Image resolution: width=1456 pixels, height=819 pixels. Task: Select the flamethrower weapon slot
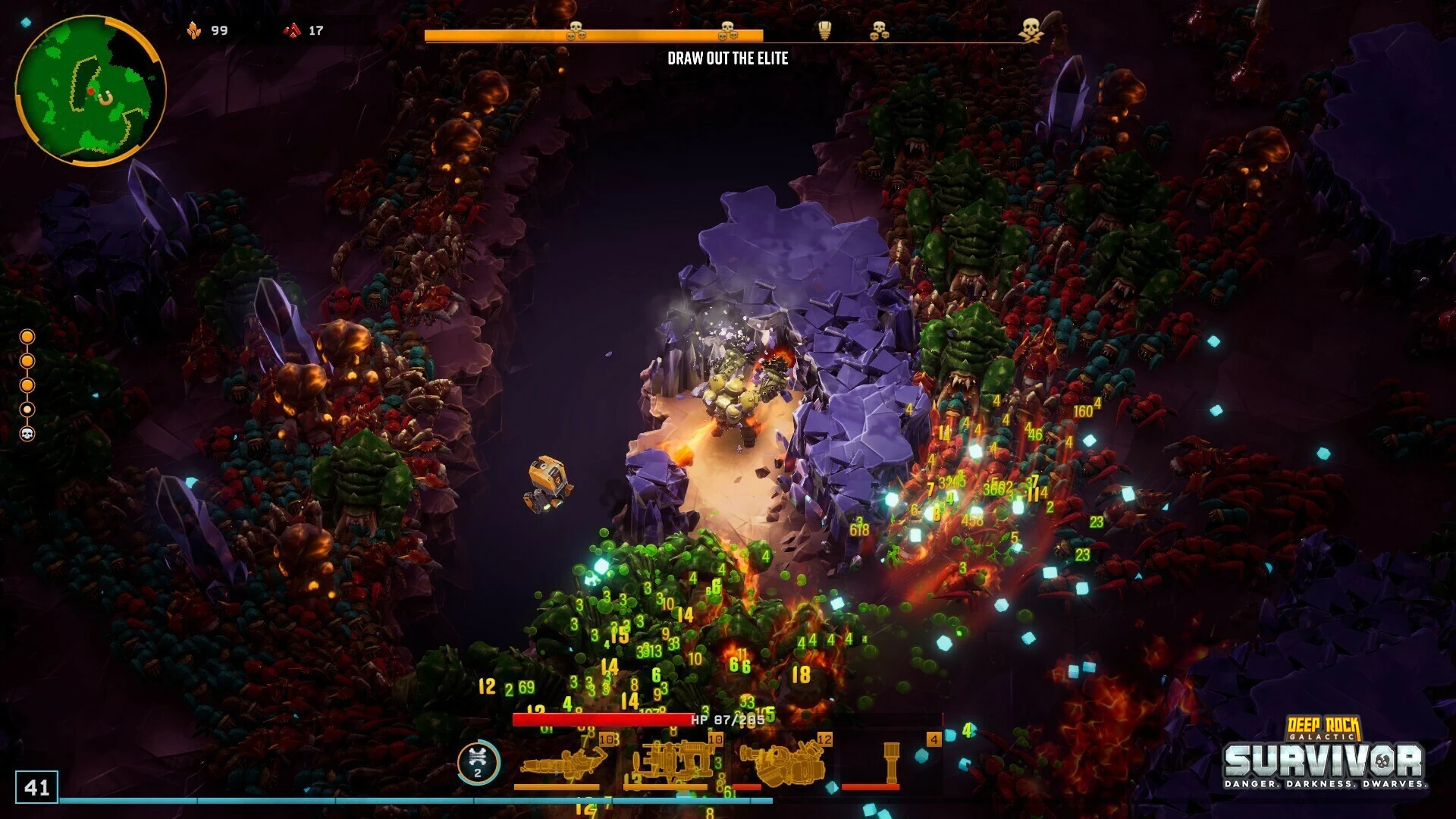coord(560,764)
